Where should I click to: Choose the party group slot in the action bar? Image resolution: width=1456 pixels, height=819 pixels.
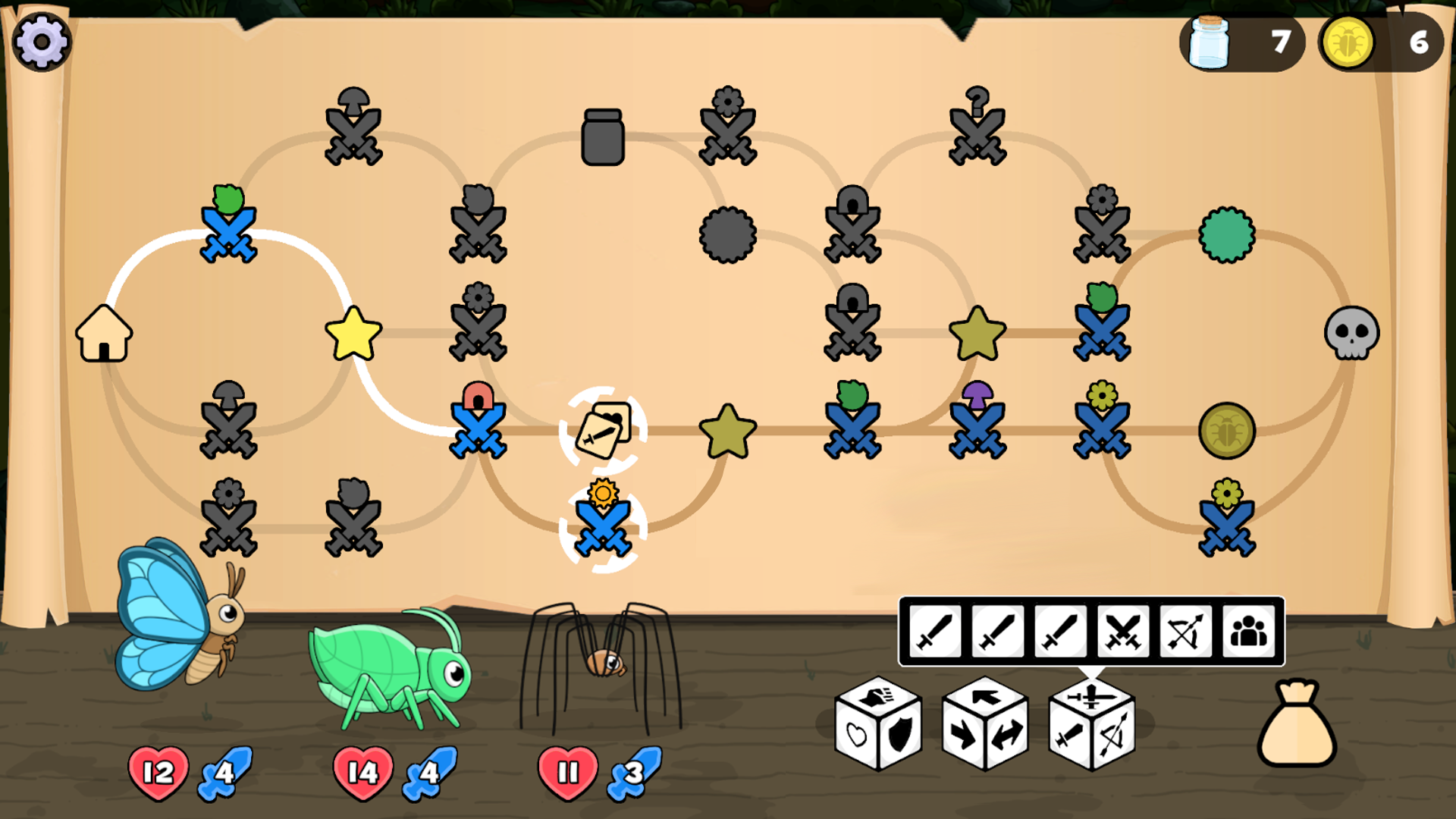coord(1250,631)
